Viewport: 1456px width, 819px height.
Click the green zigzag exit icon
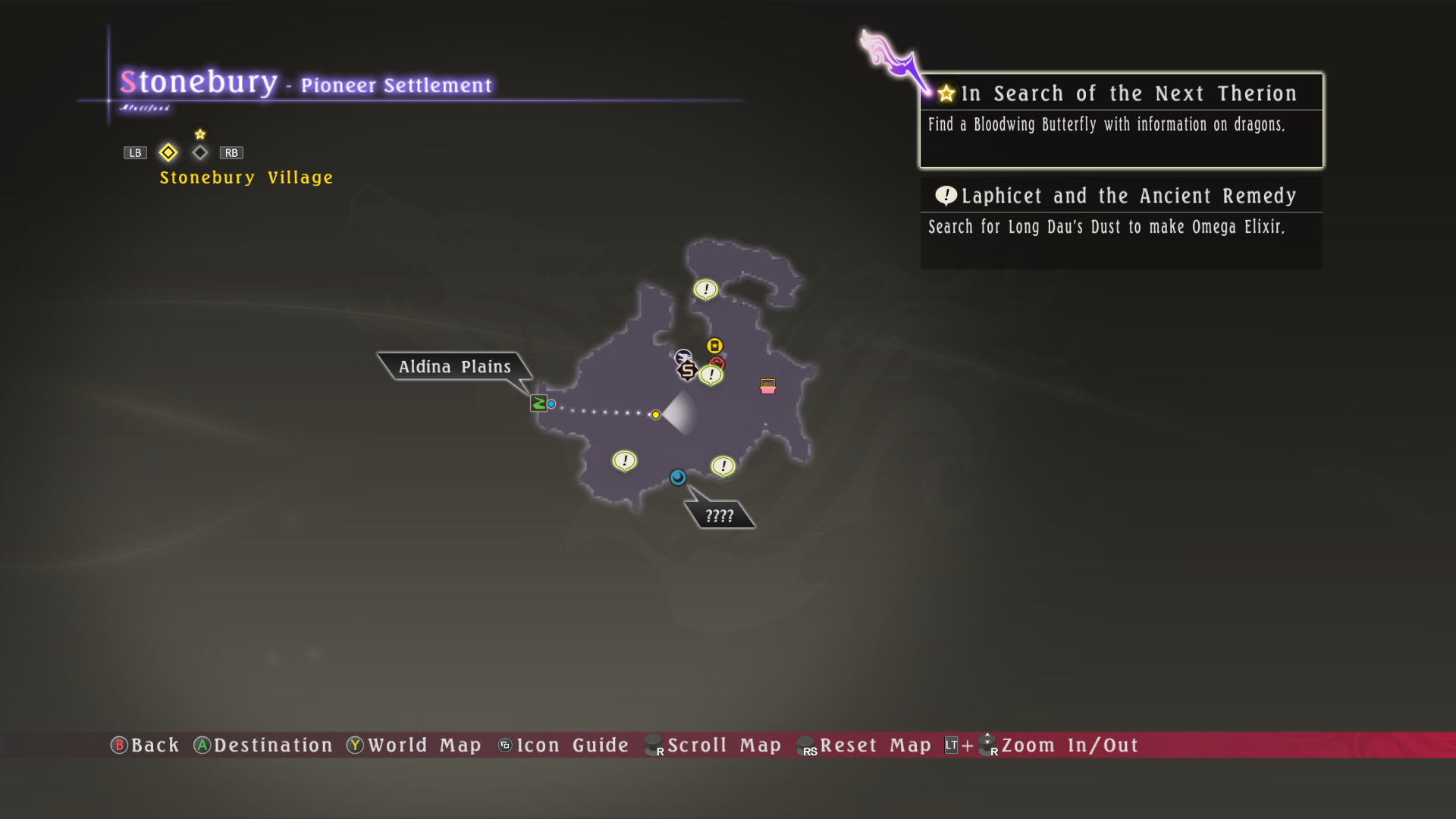[538, 403]
